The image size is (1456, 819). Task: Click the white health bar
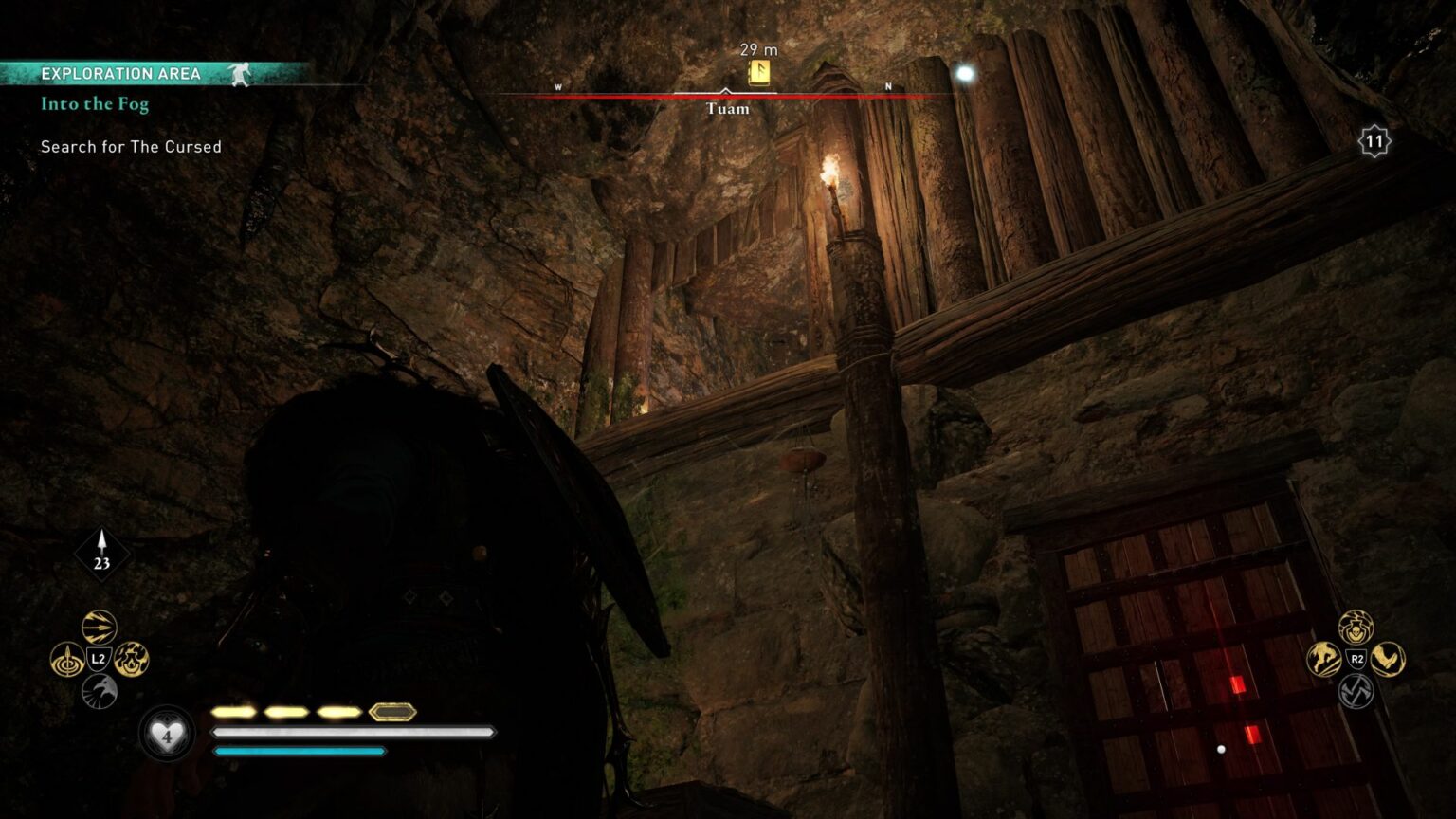[351, 732]
